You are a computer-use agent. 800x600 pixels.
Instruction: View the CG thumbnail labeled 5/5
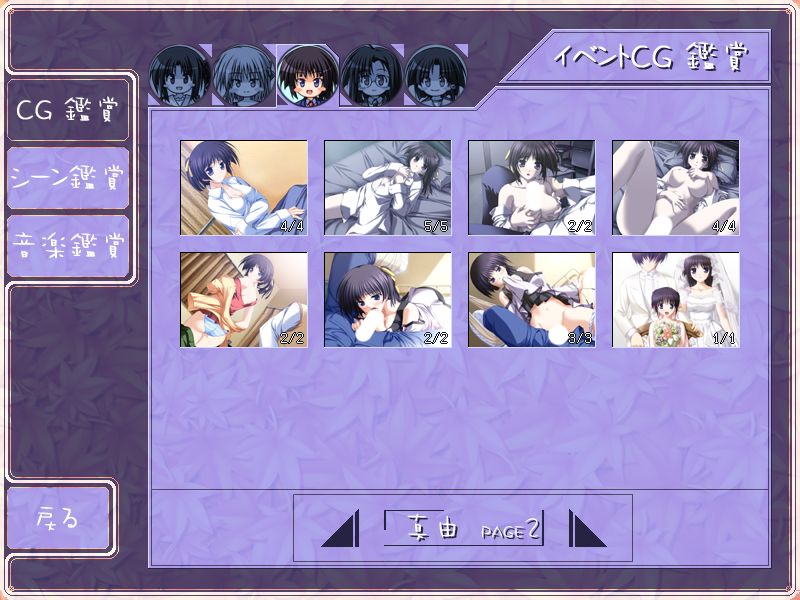[x=387, y=188]
